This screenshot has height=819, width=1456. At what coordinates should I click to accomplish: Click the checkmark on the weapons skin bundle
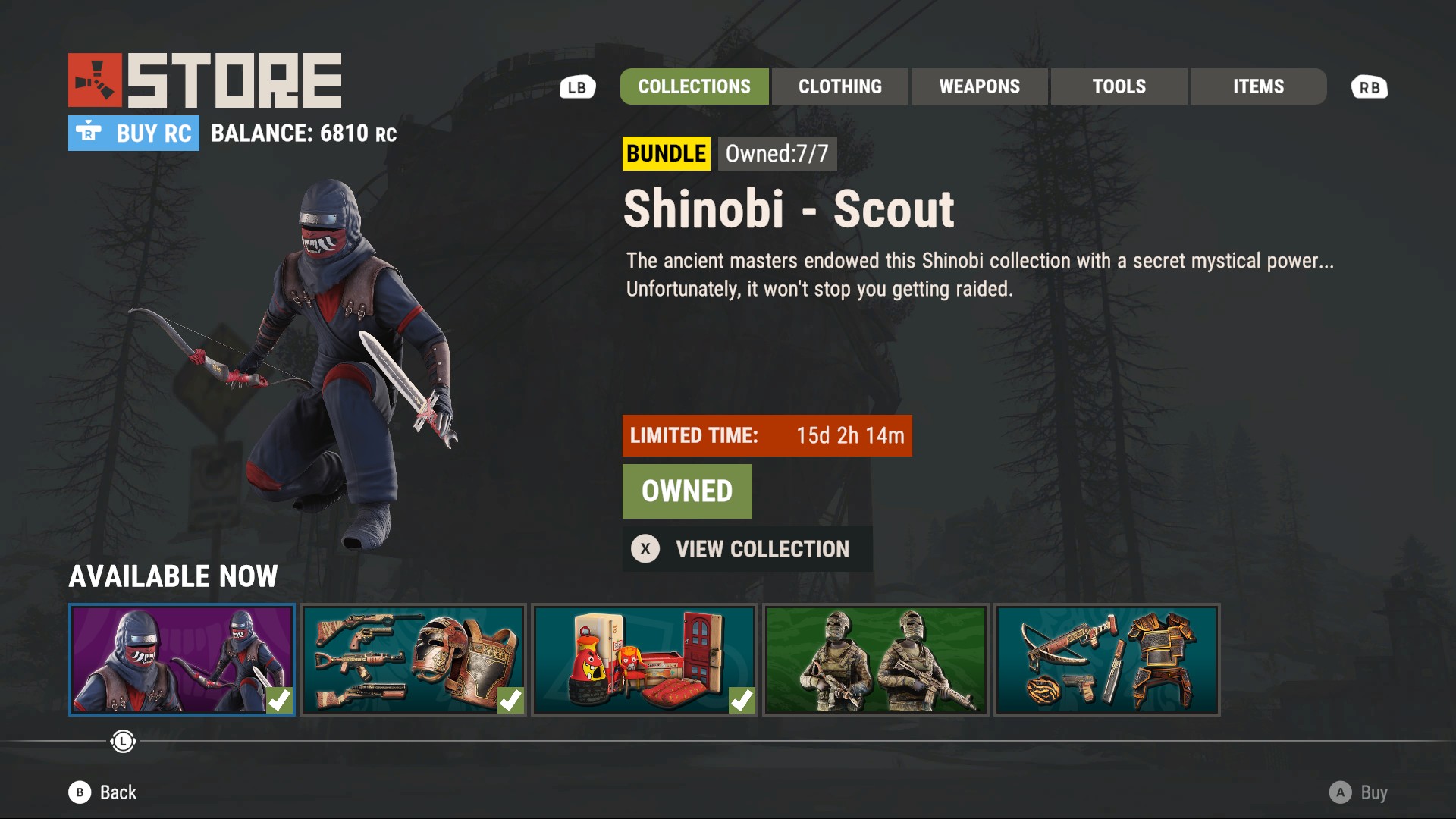click(510, 701)
